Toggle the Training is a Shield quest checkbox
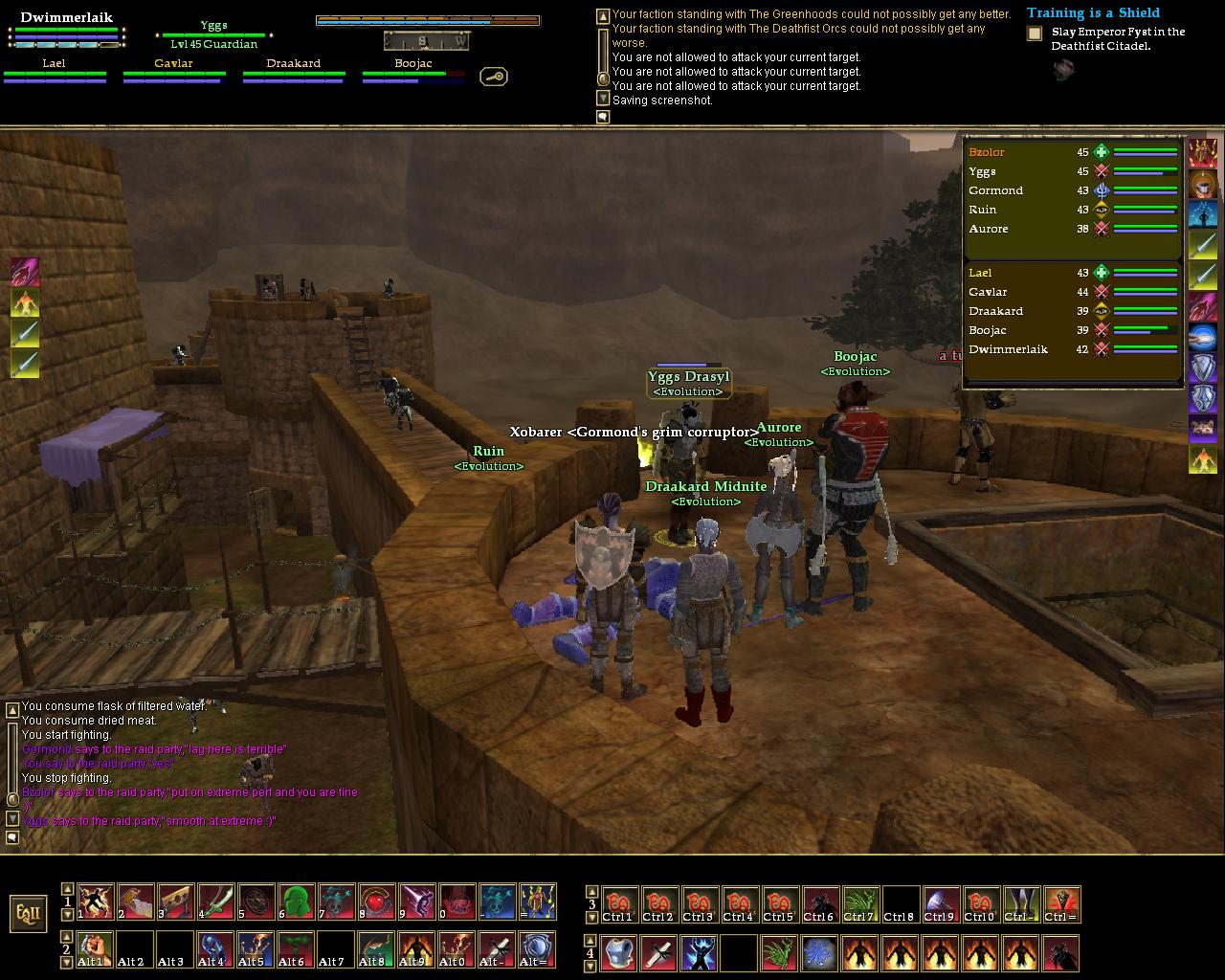The width and height of the screenshot is (1225, 980). pos(1035,33)
